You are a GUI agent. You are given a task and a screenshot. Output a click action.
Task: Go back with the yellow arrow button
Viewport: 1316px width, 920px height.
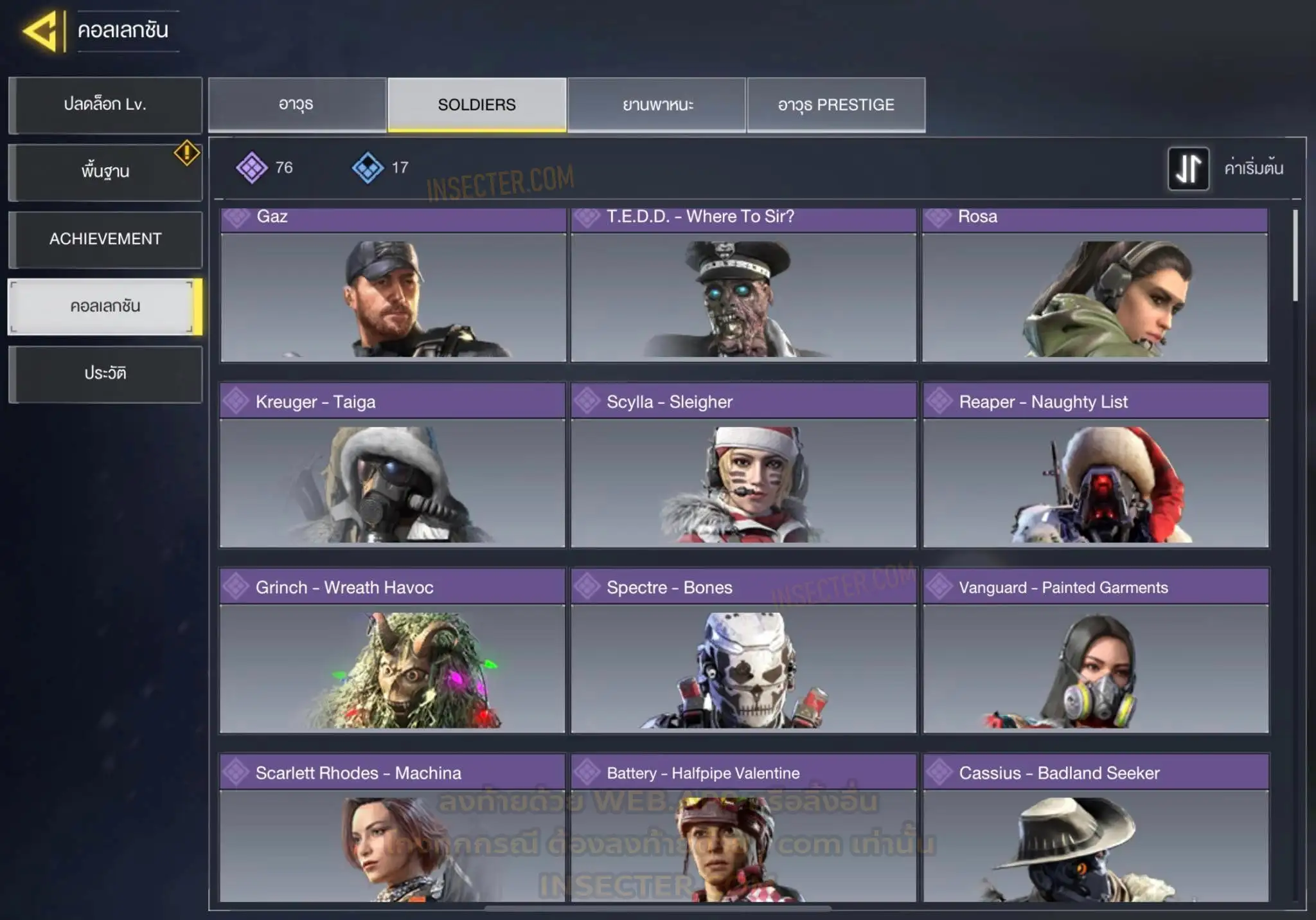point(42,31)
